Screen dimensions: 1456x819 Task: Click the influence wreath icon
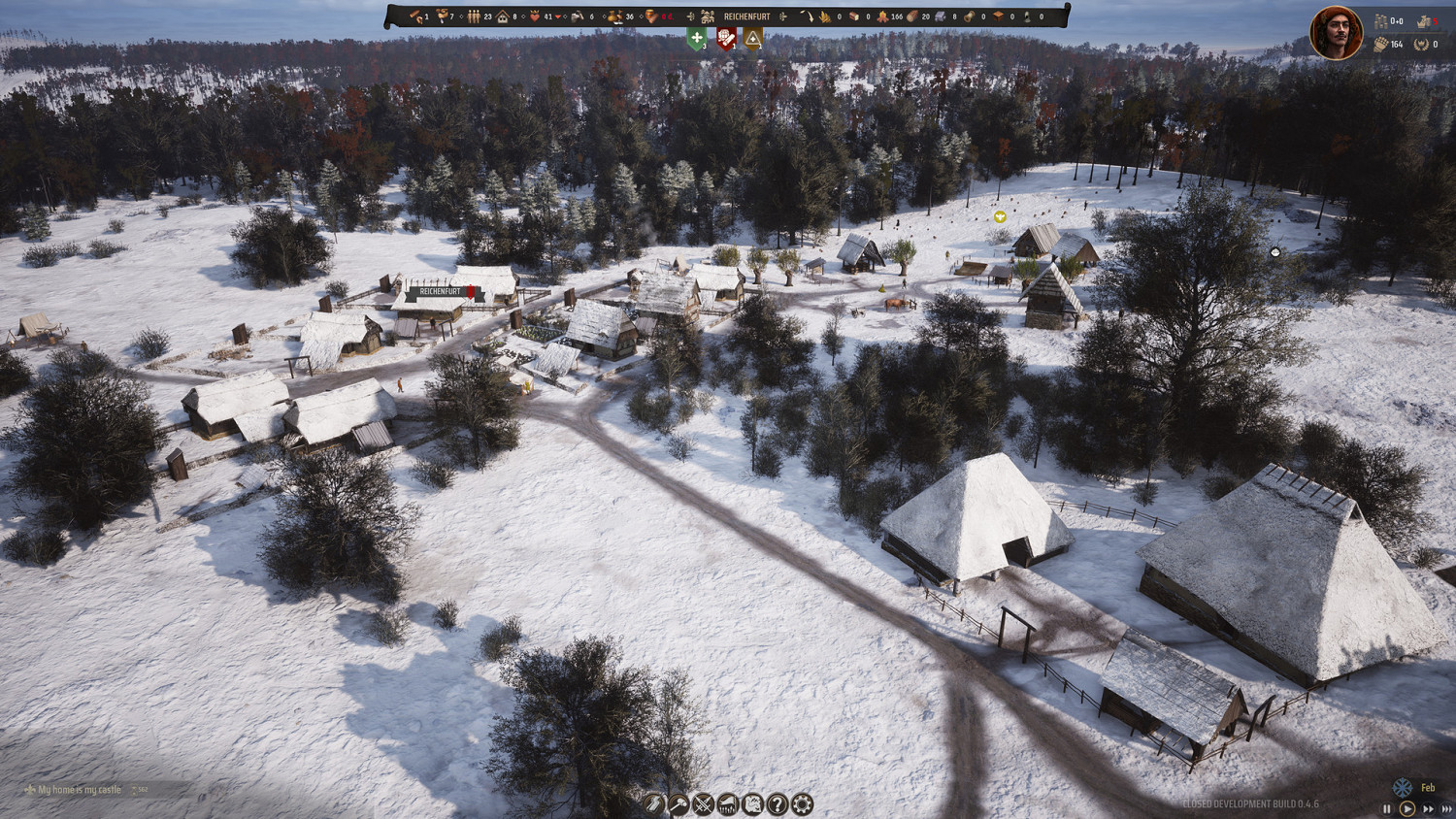tap(1421, 45)
